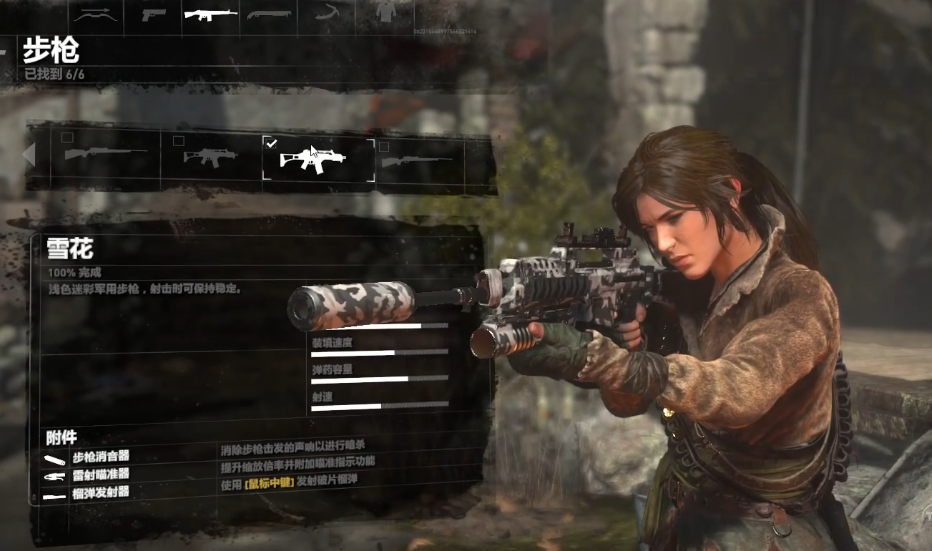This screenshot has width=932, height=551.
Task: Select the dimmed assault rifle left of the highlighted one
Action: point(210,157)
